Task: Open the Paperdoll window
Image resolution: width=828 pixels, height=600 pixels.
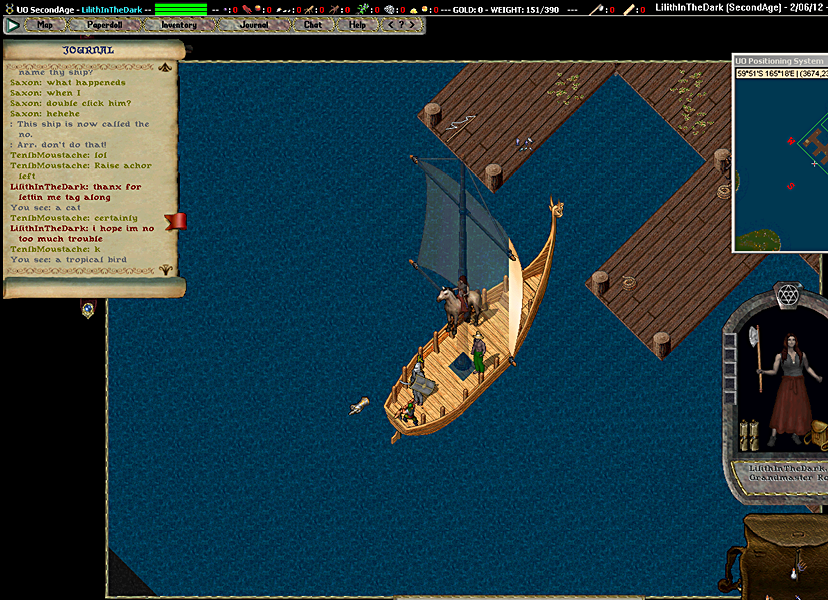Action: point(105,25)
